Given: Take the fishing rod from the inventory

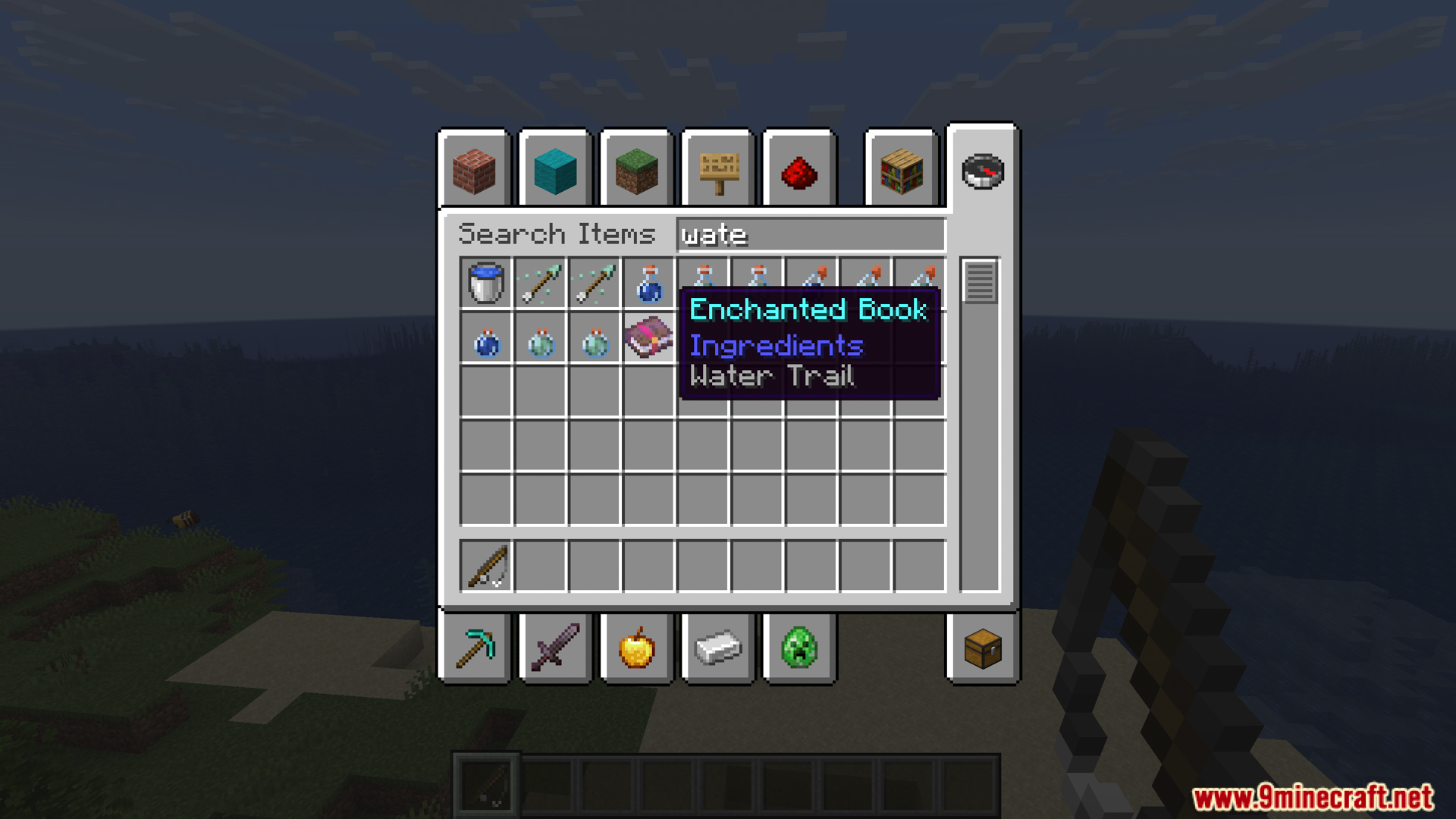Looking at the screenshot, I should (485, 565).
